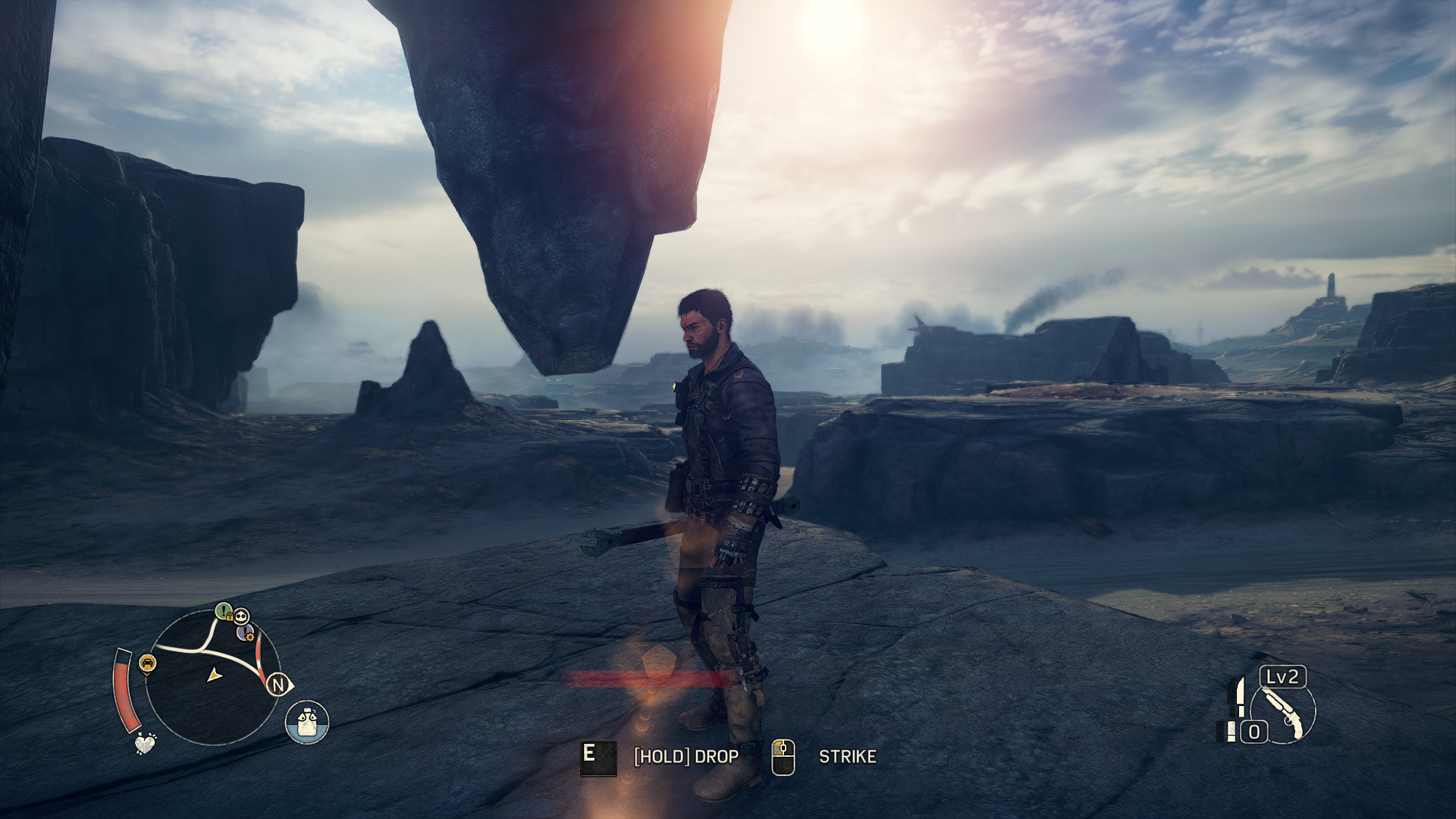This screenshot has height=819, width=1456.
Task: Click the green locked mission marker
Action: (x=223, y=610)
